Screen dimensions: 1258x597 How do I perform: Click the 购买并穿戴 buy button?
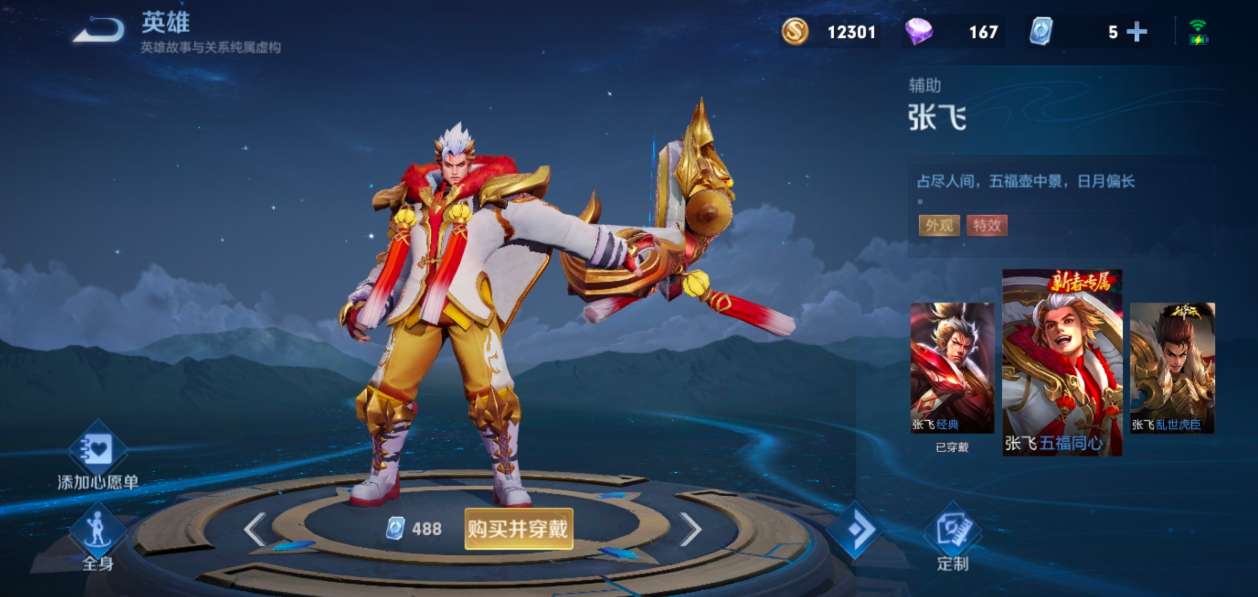[x=518, y=528]
